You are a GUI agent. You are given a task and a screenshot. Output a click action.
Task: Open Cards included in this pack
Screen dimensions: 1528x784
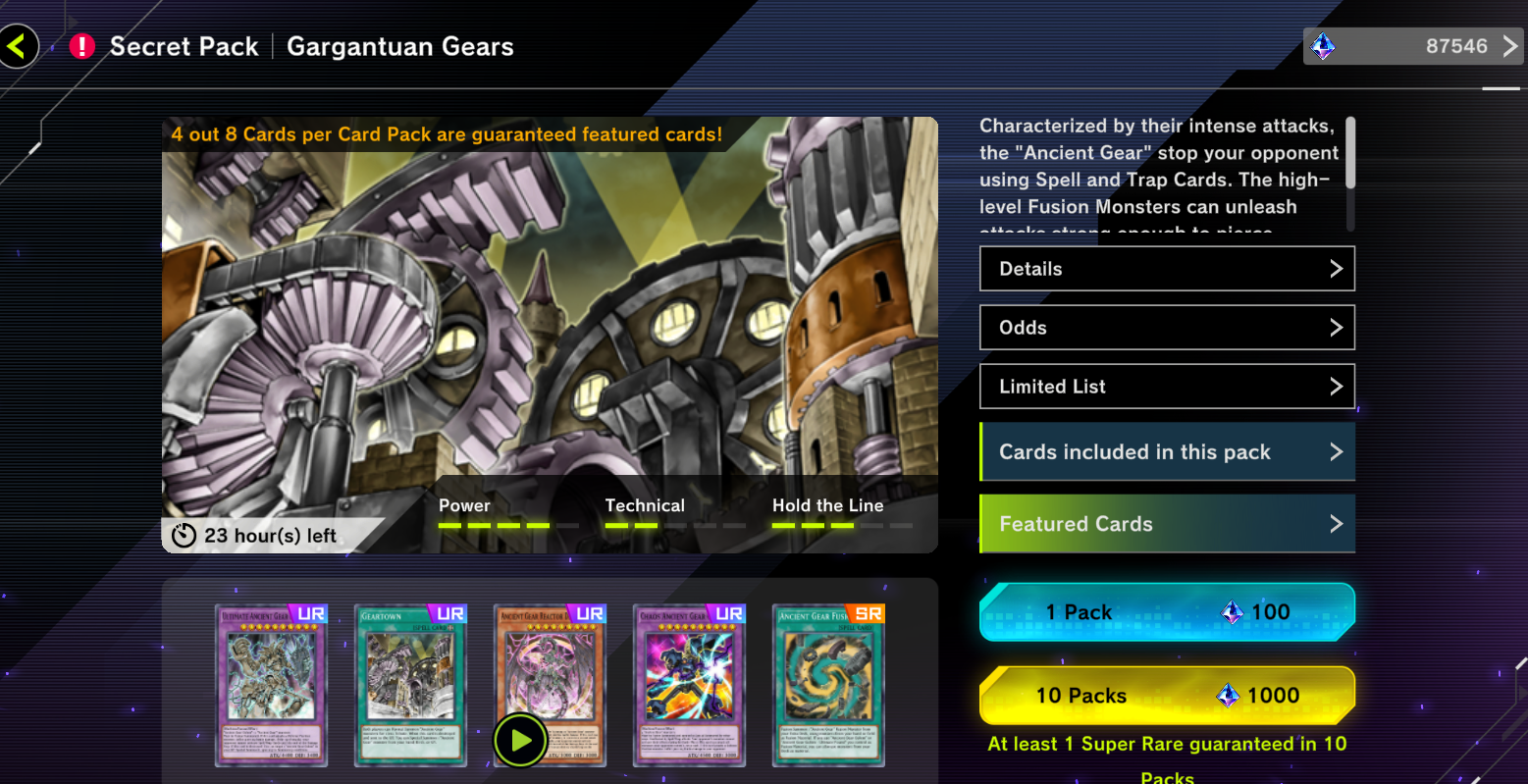coord(1166,451)
